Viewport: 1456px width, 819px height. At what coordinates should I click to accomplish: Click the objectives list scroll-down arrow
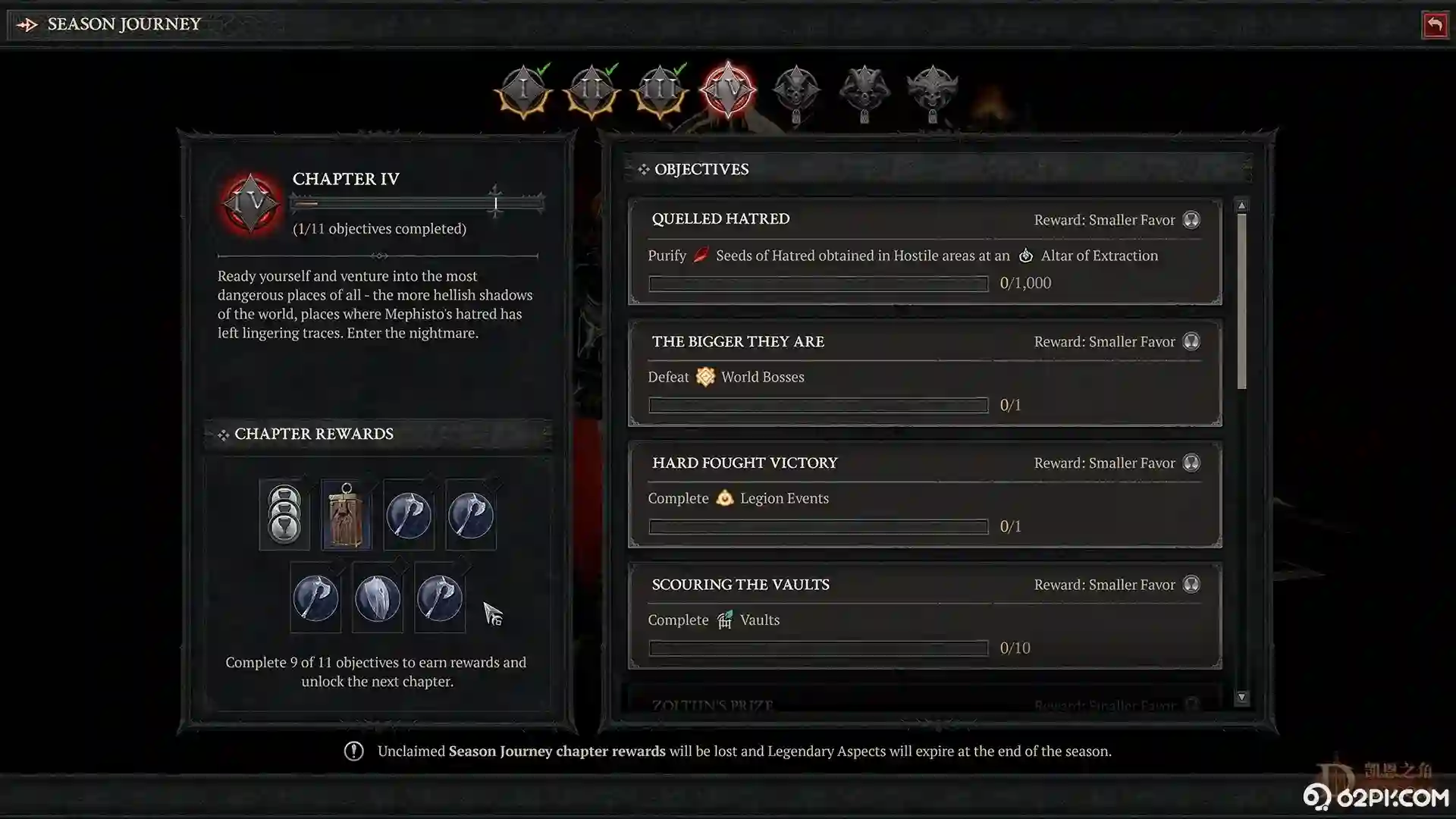[1241, 697]
